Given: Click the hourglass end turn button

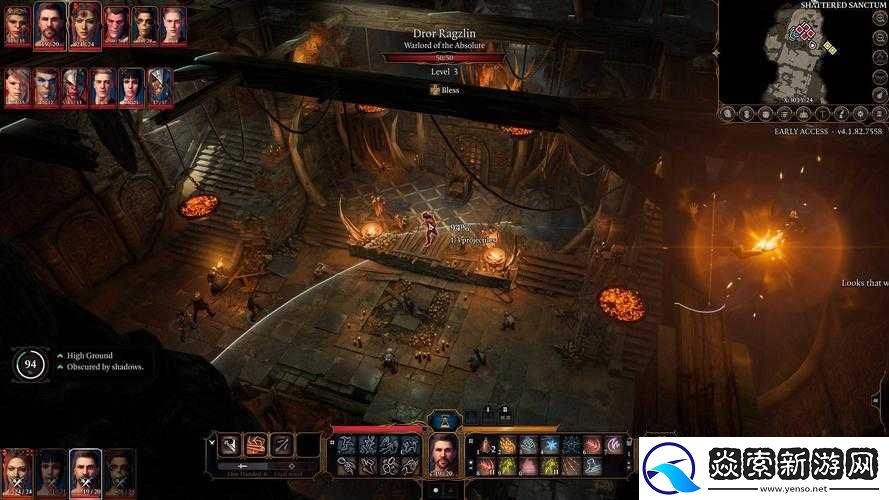Looking at the screenshot, I should [x=444, y=420].
